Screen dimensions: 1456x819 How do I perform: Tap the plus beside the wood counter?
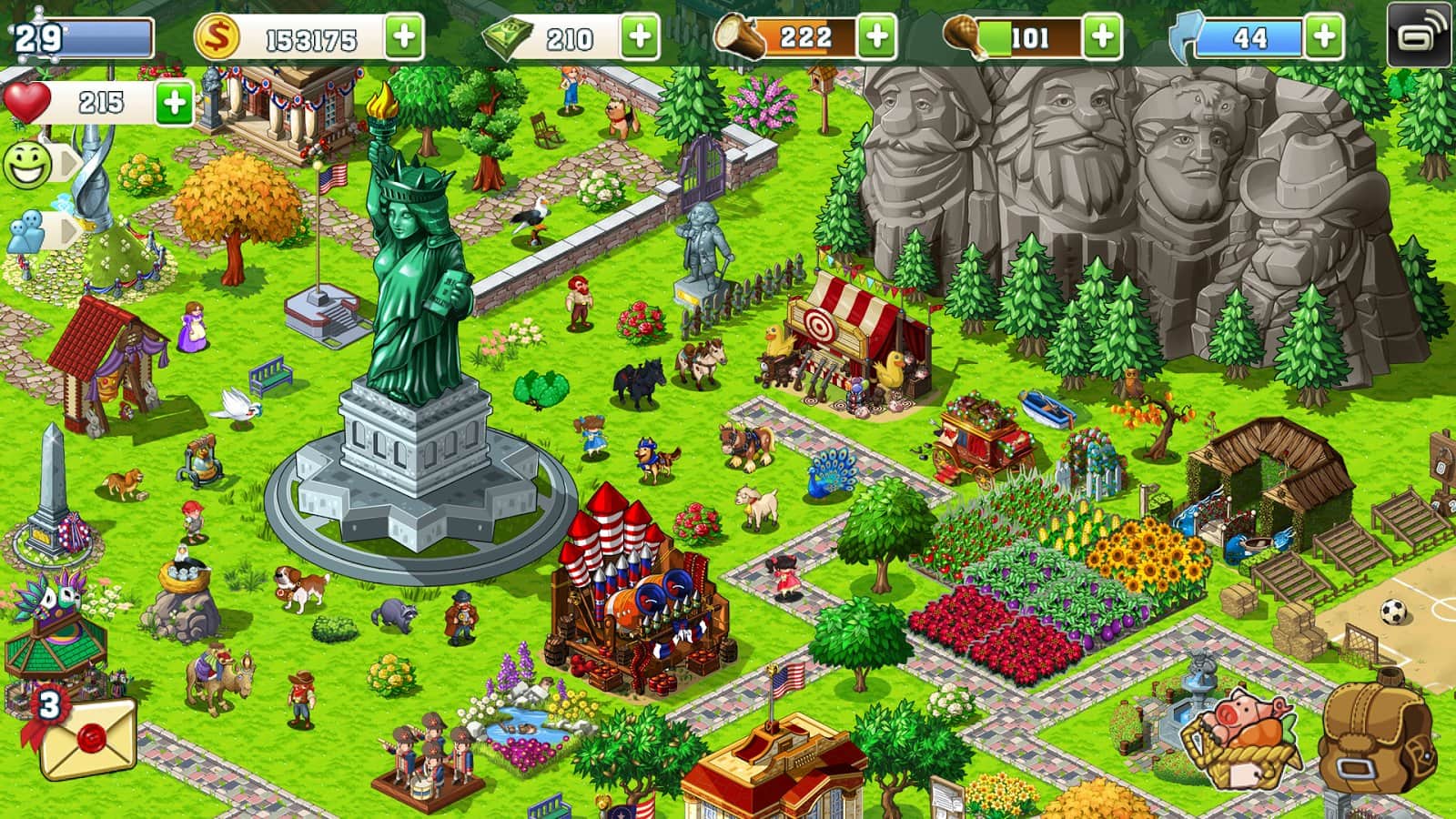click(x=876, y=37)
